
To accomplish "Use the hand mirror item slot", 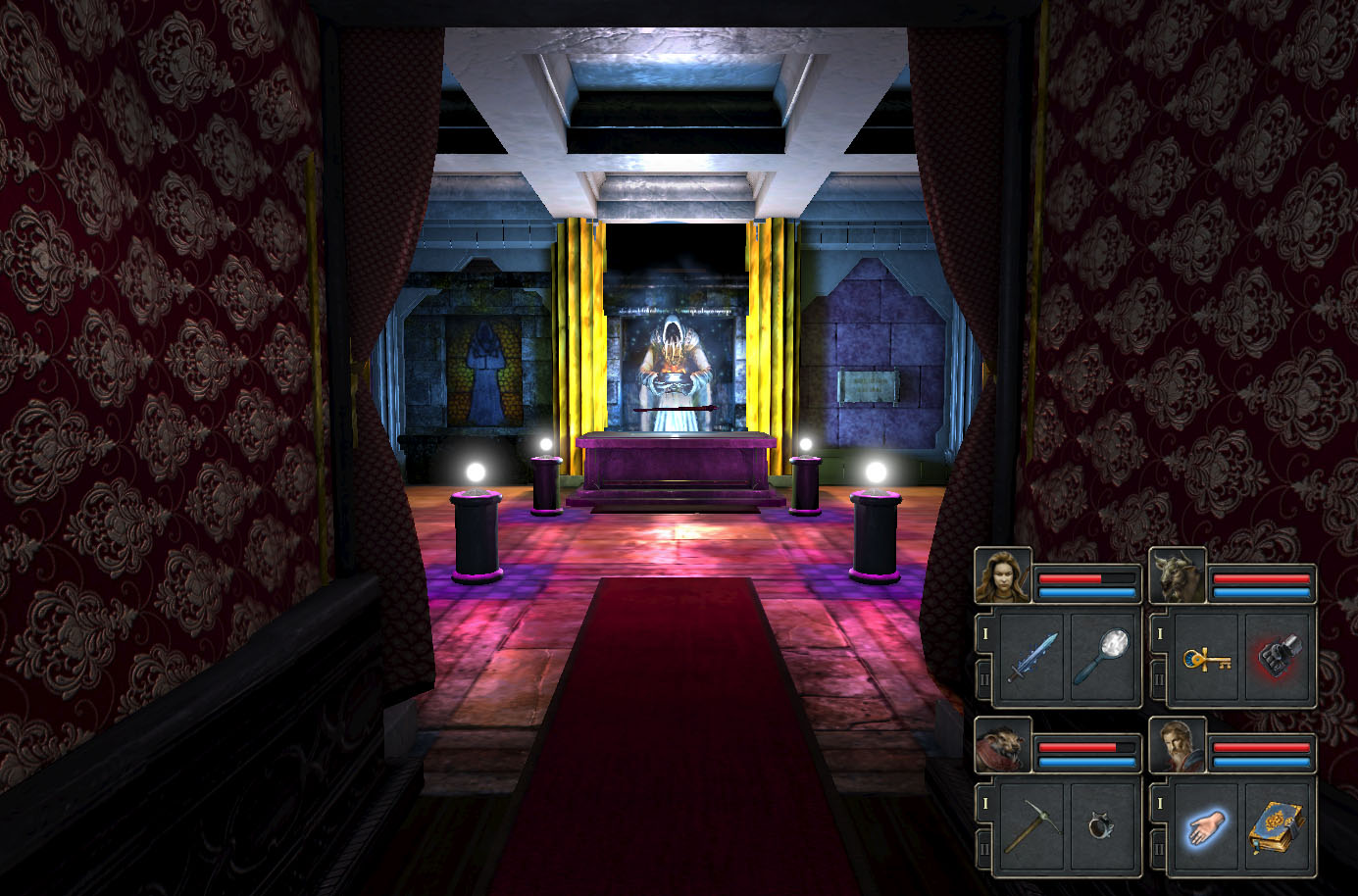I will click(x=1104, y=658).
